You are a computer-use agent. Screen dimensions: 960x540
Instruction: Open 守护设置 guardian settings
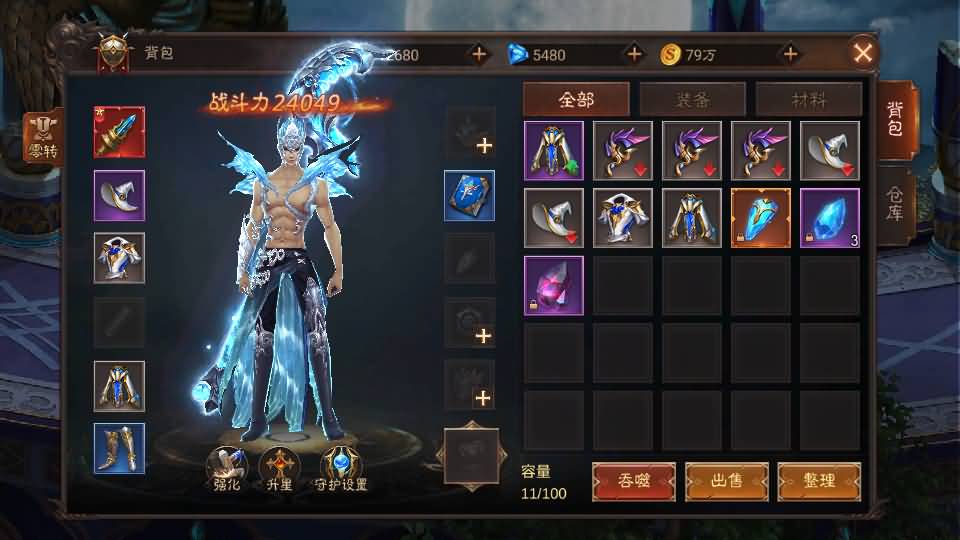coord(342,469)
